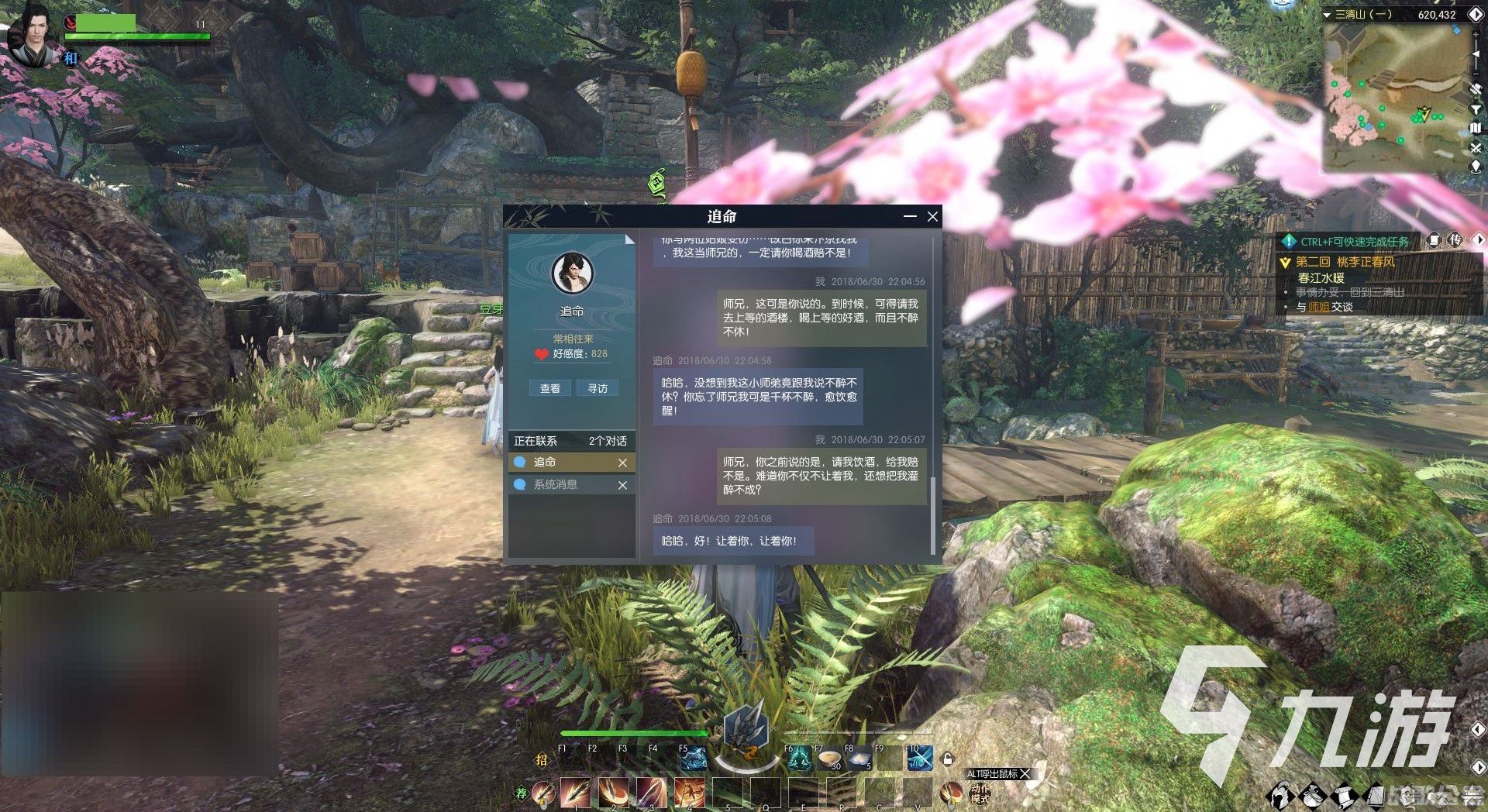This screenshot has width=1488, height=812.
Task: Remove the 系统消息 conversation from the list
Action: (622, 485)
